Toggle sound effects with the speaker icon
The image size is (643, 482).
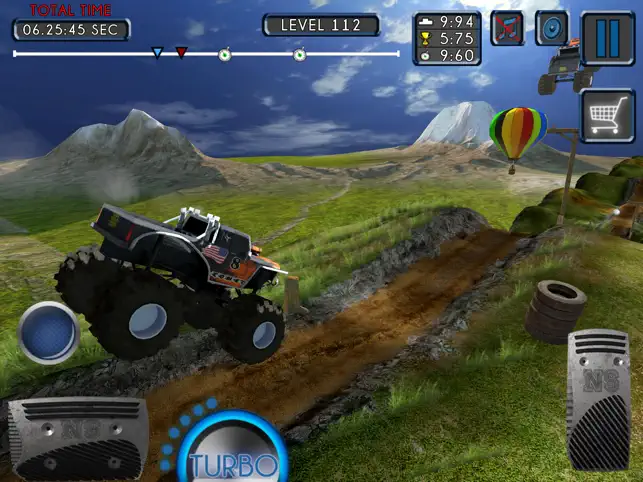(x=552, y=28)
